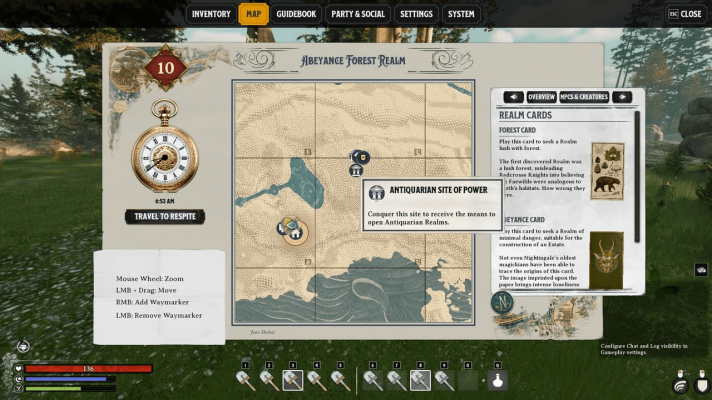
Task: View the Abeyance Card image
Action: [607, 259]
